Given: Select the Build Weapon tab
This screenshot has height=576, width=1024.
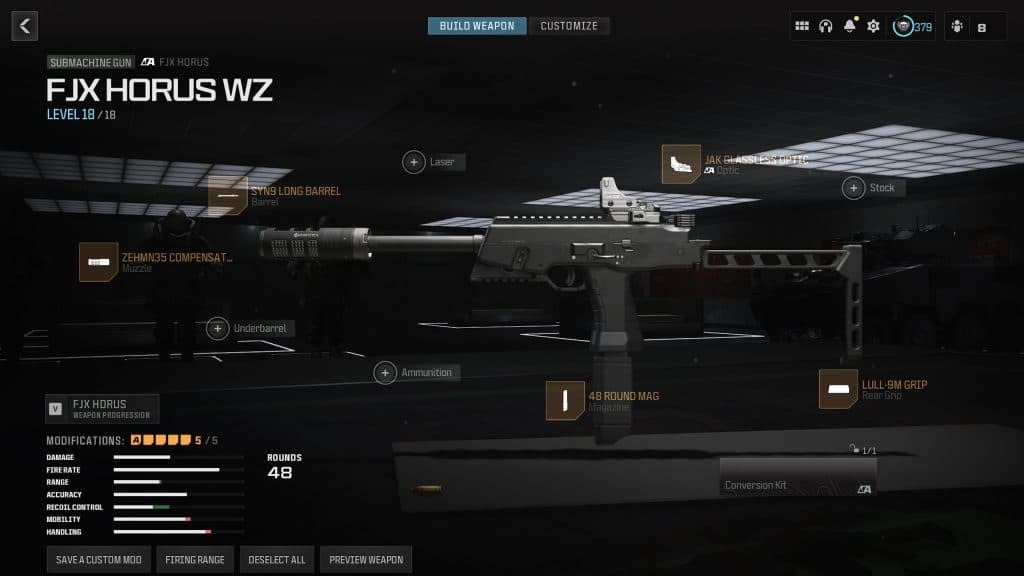Looking at the screenshot, I should click(477, 26).
